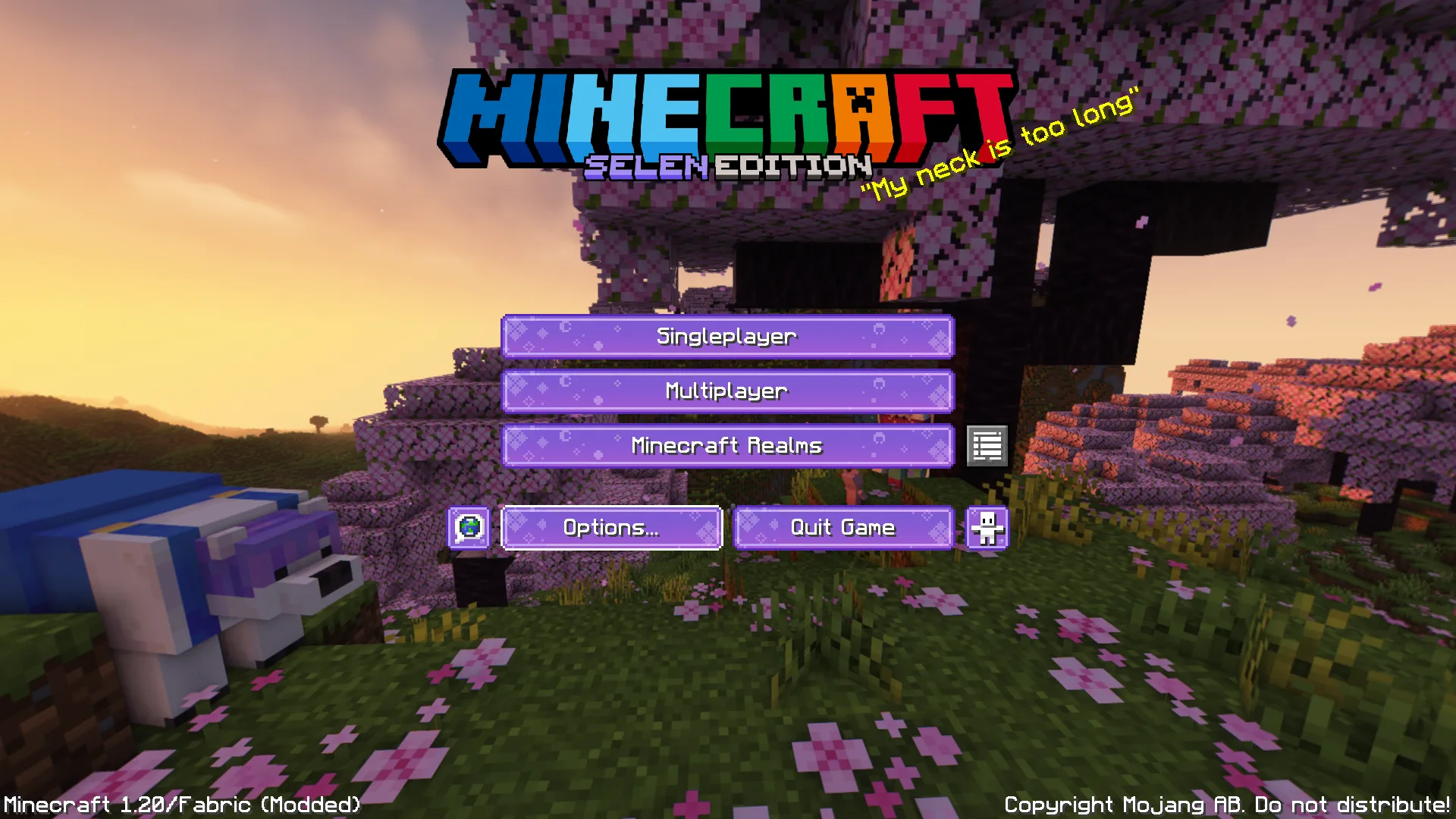Open the Multiplayer server browser
Image resolution: width=1456 pixels, height=819 pixels.
point(727,391)
